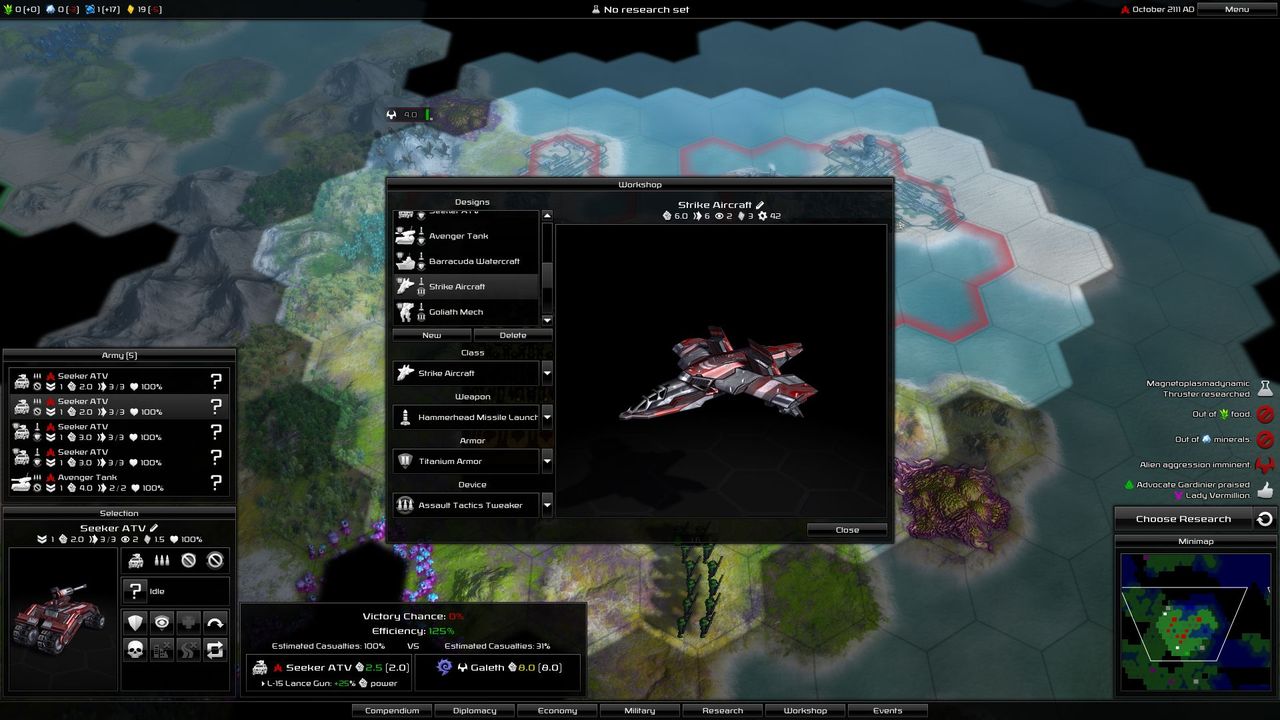Viewport: 1280px width, 720px height.
Task: Click the repeat orders cycle icon
Action: pyautogui.click(x=215, y=649)
